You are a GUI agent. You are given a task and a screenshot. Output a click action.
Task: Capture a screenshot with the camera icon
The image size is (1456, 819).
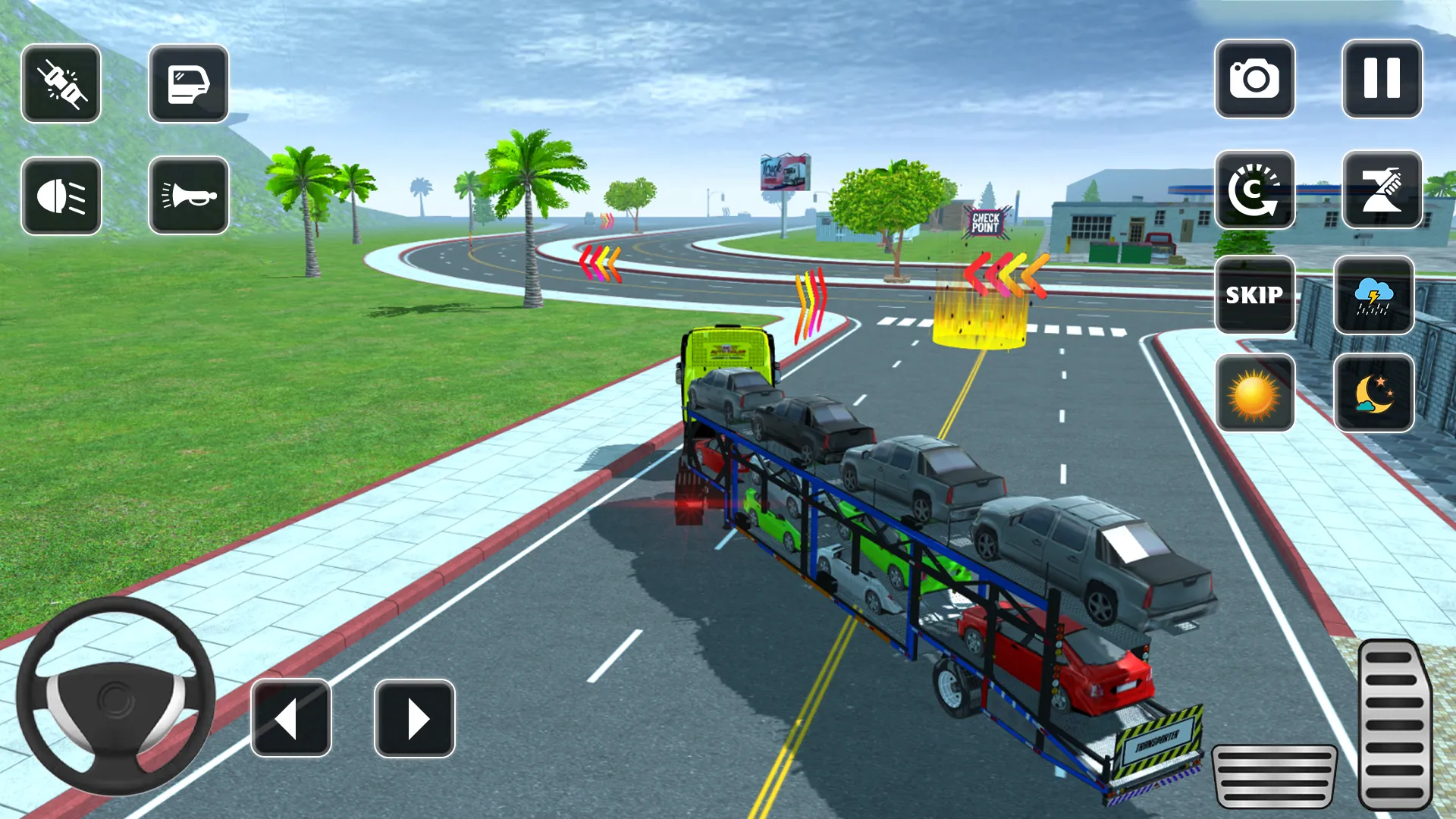[x=1255, y=80]
